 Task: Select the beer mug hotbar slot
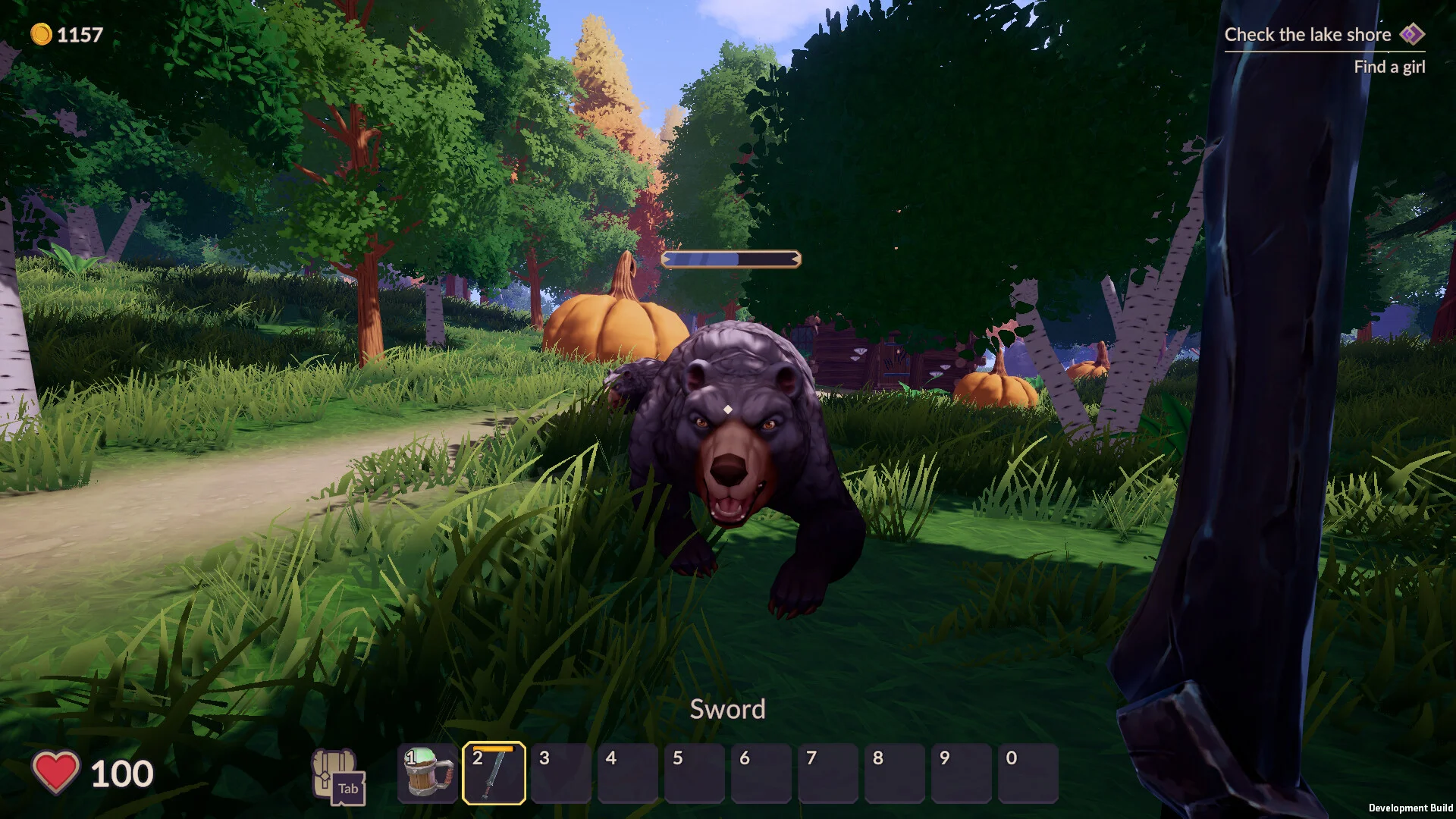coord(428,773)
